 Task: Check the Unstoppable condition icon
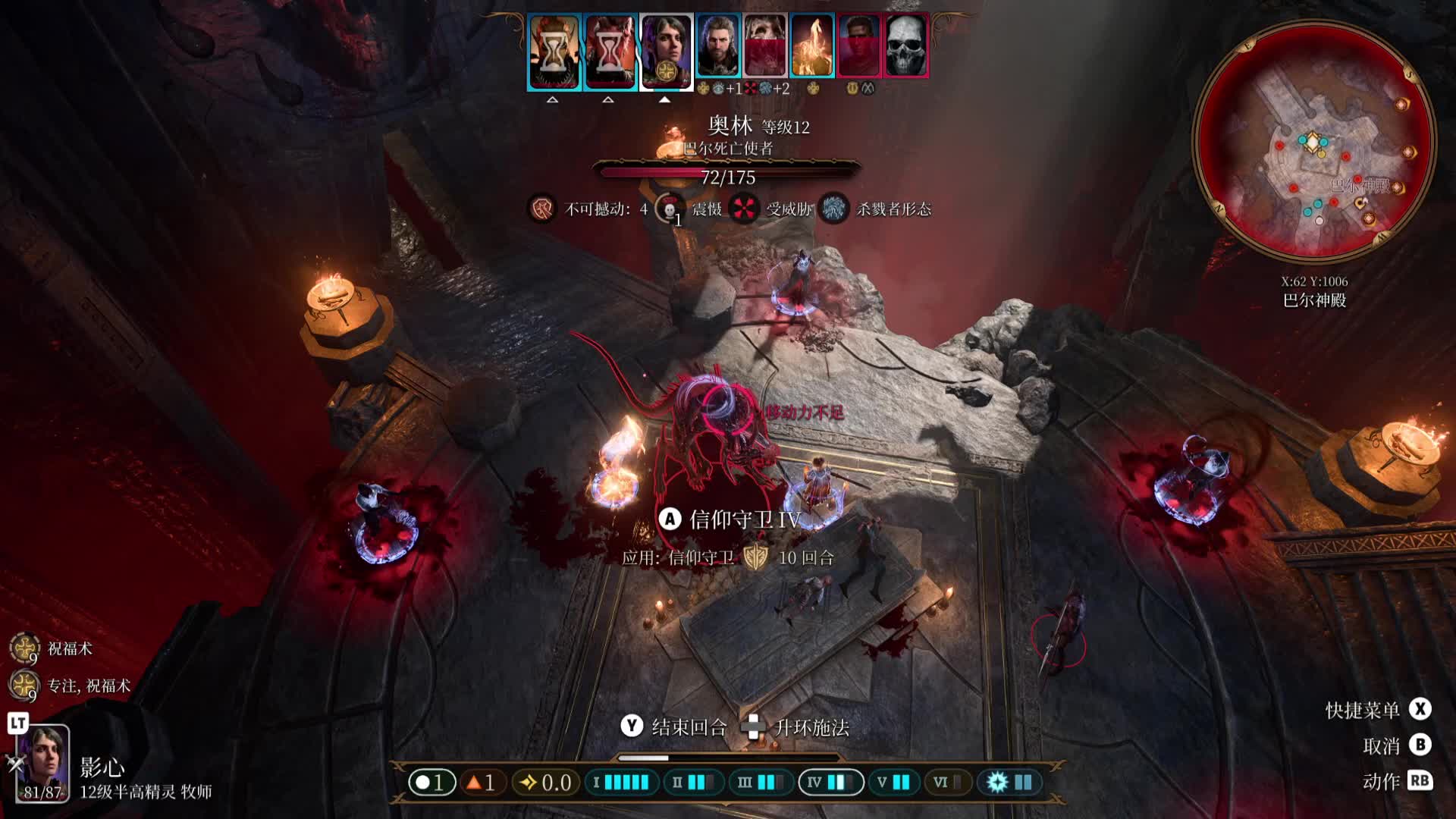tap(542, 209)
